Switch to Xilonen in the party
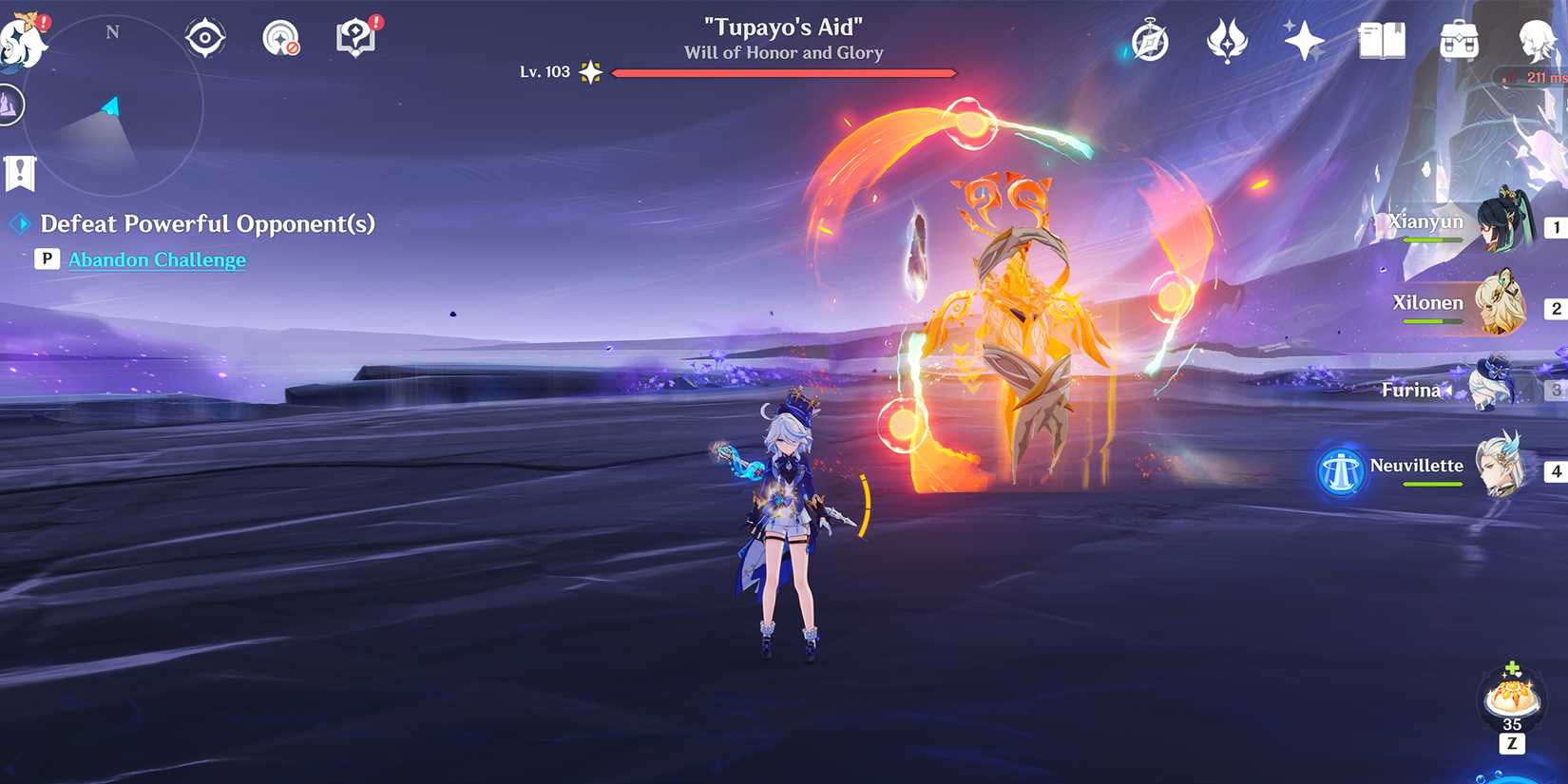The width and height of the screenshot is (1568, 784). click(x=1504, y=304)
